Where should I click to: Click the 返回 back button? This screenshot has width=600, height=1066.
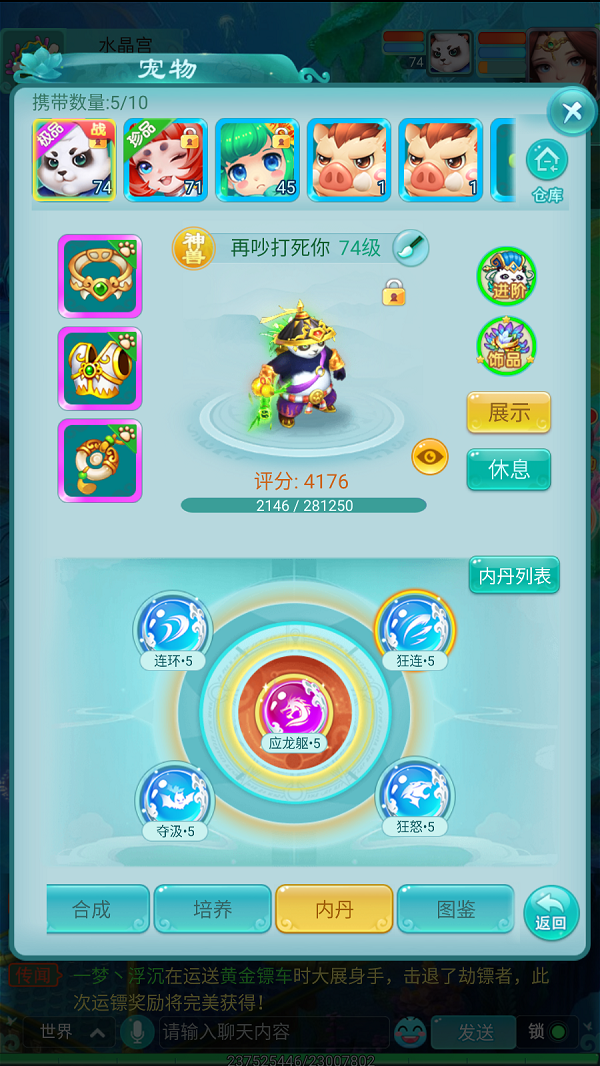click(550, 912)
